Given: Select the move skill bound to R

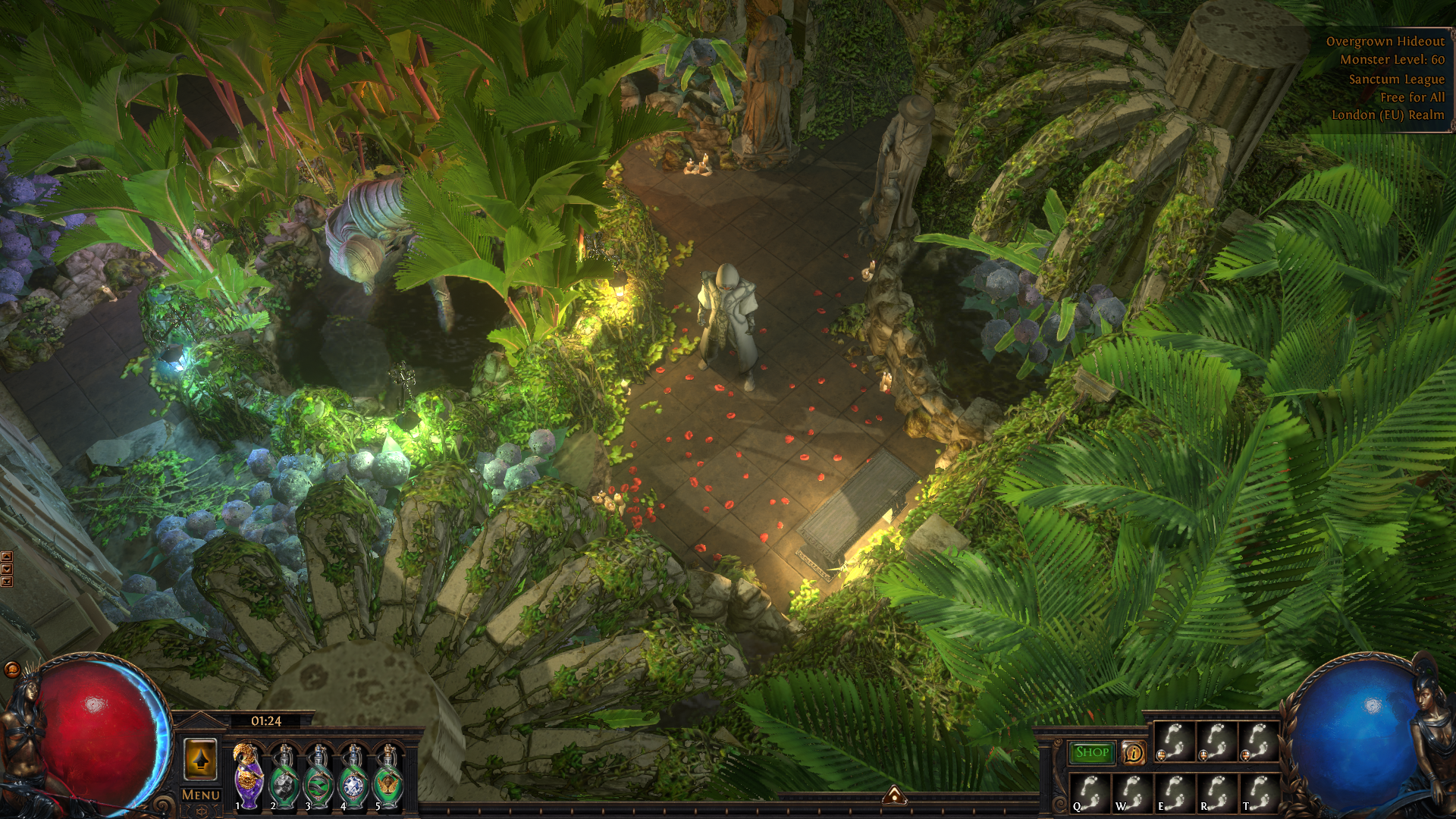Looking at the screenshot, I should [1216, 792].
